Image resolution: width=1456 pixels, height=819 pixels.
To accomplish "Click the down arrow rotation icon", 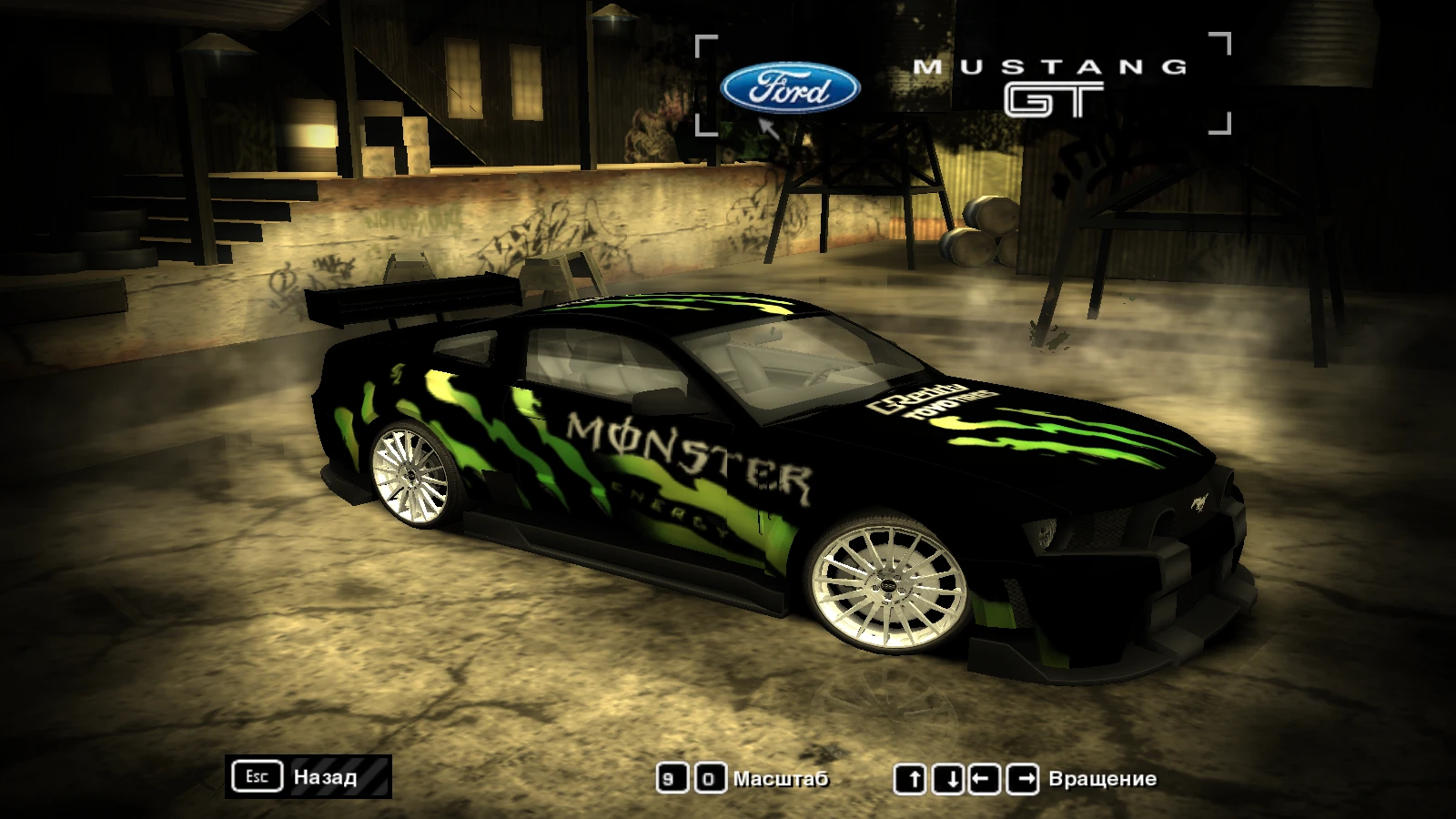I will tap(949, 778).
